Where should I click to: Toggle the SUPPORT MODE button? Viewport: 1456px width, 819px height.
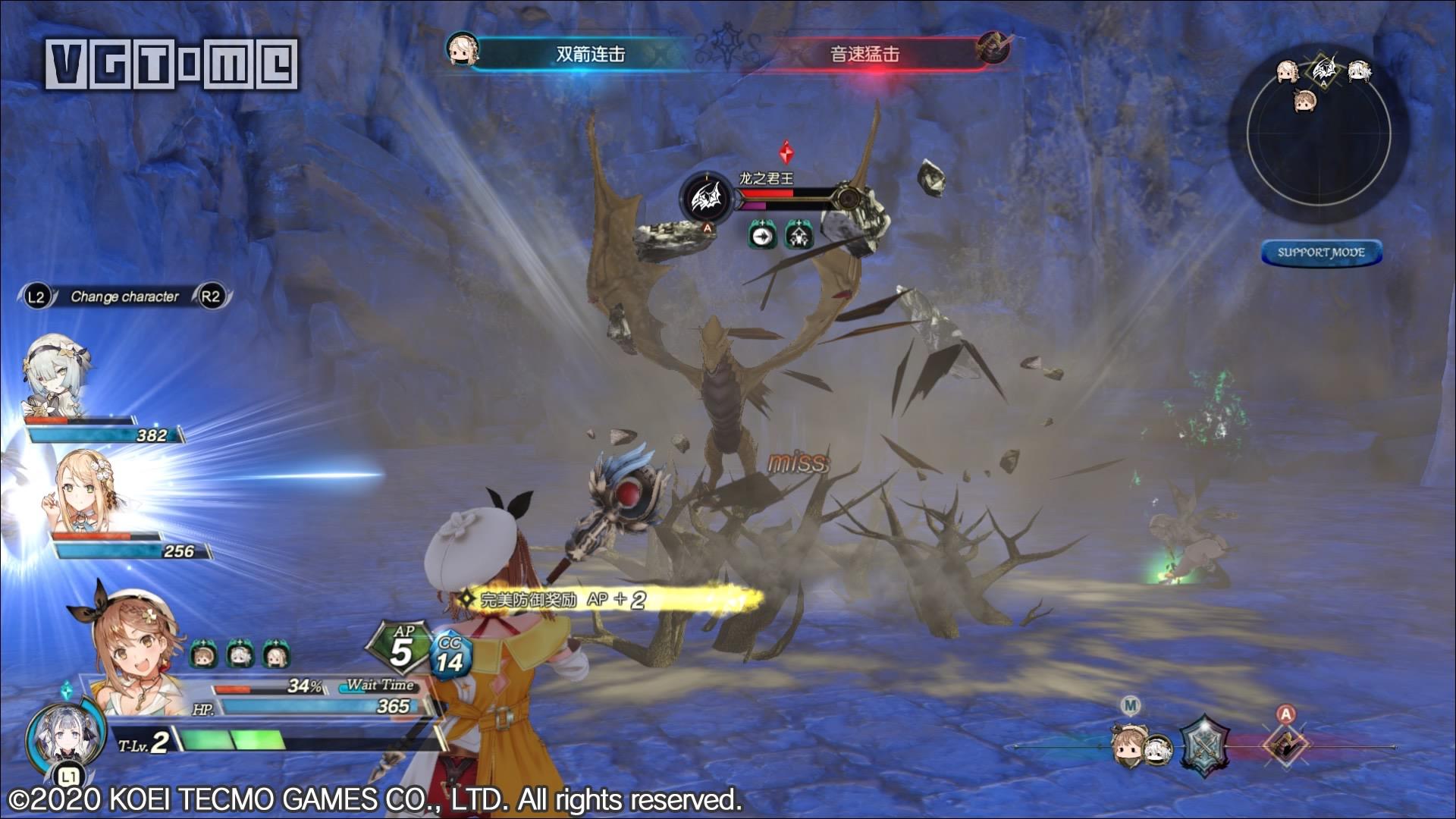pyautogui.click(x=1321, y=253)
